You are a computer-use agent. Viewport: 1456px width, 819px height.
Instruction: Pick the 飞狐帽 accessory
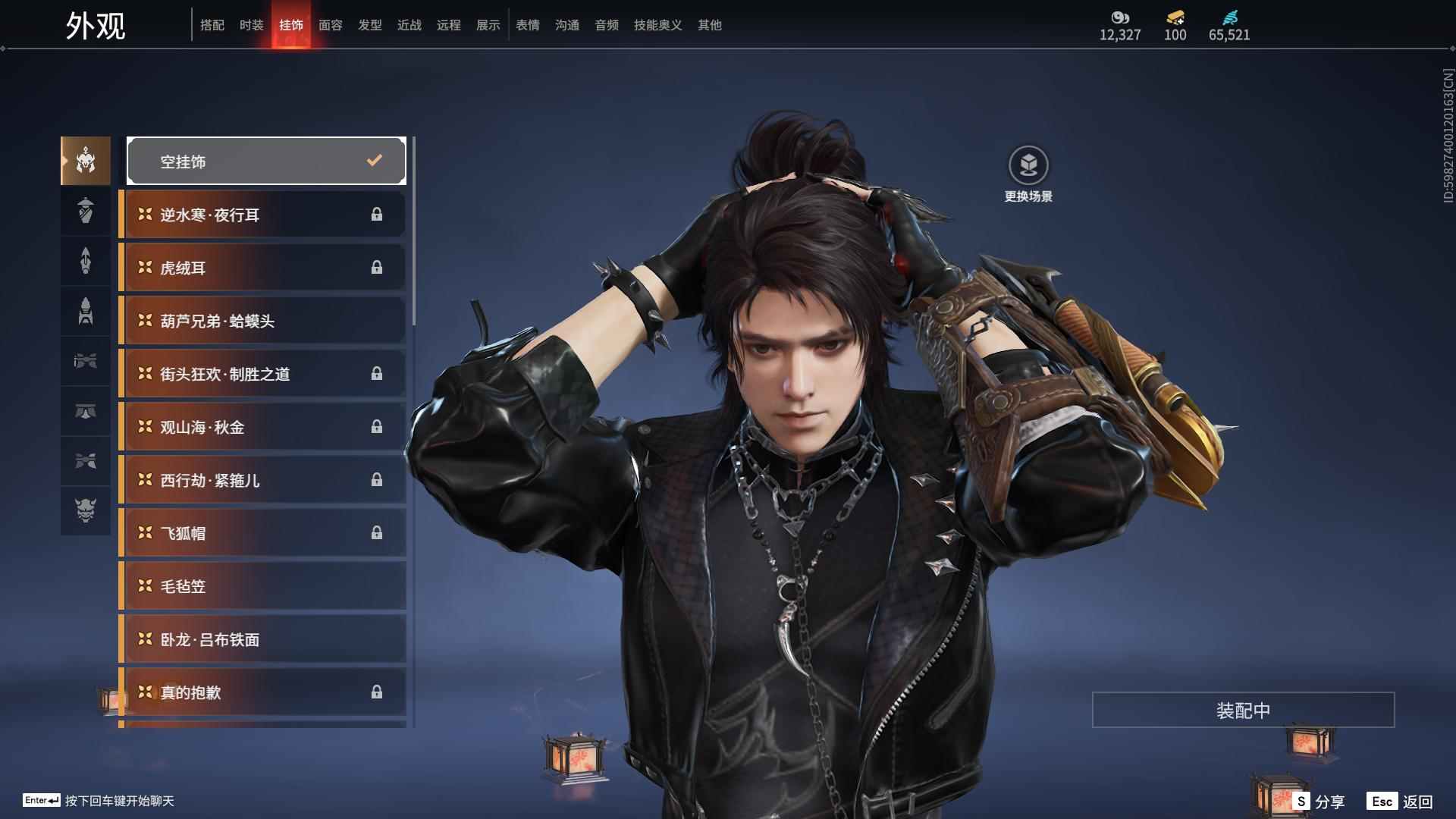(262, 533)
